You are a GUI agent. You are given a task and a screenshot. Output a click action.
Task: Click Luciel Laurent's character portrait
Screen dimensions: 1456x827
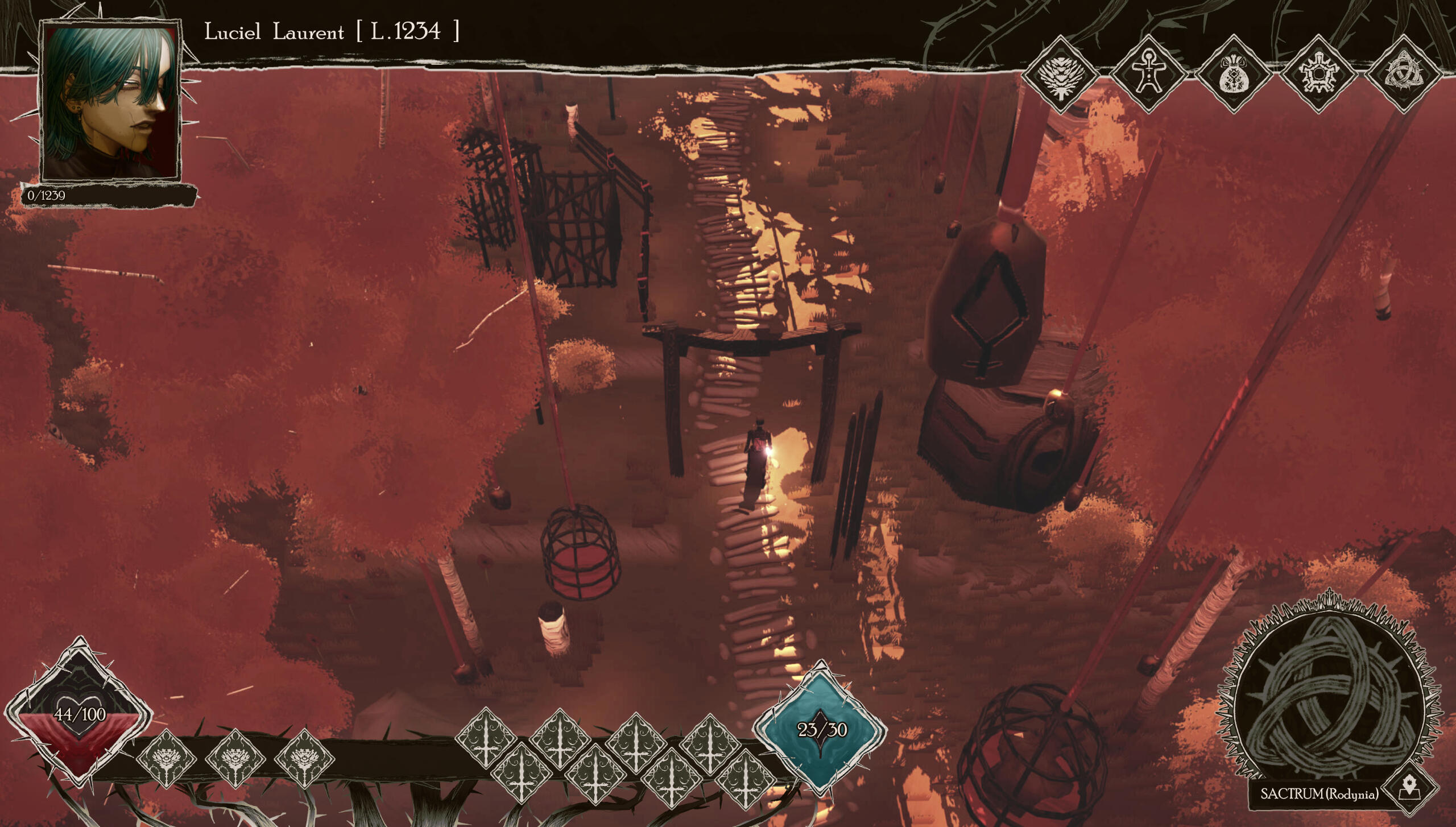click(110, 101)
